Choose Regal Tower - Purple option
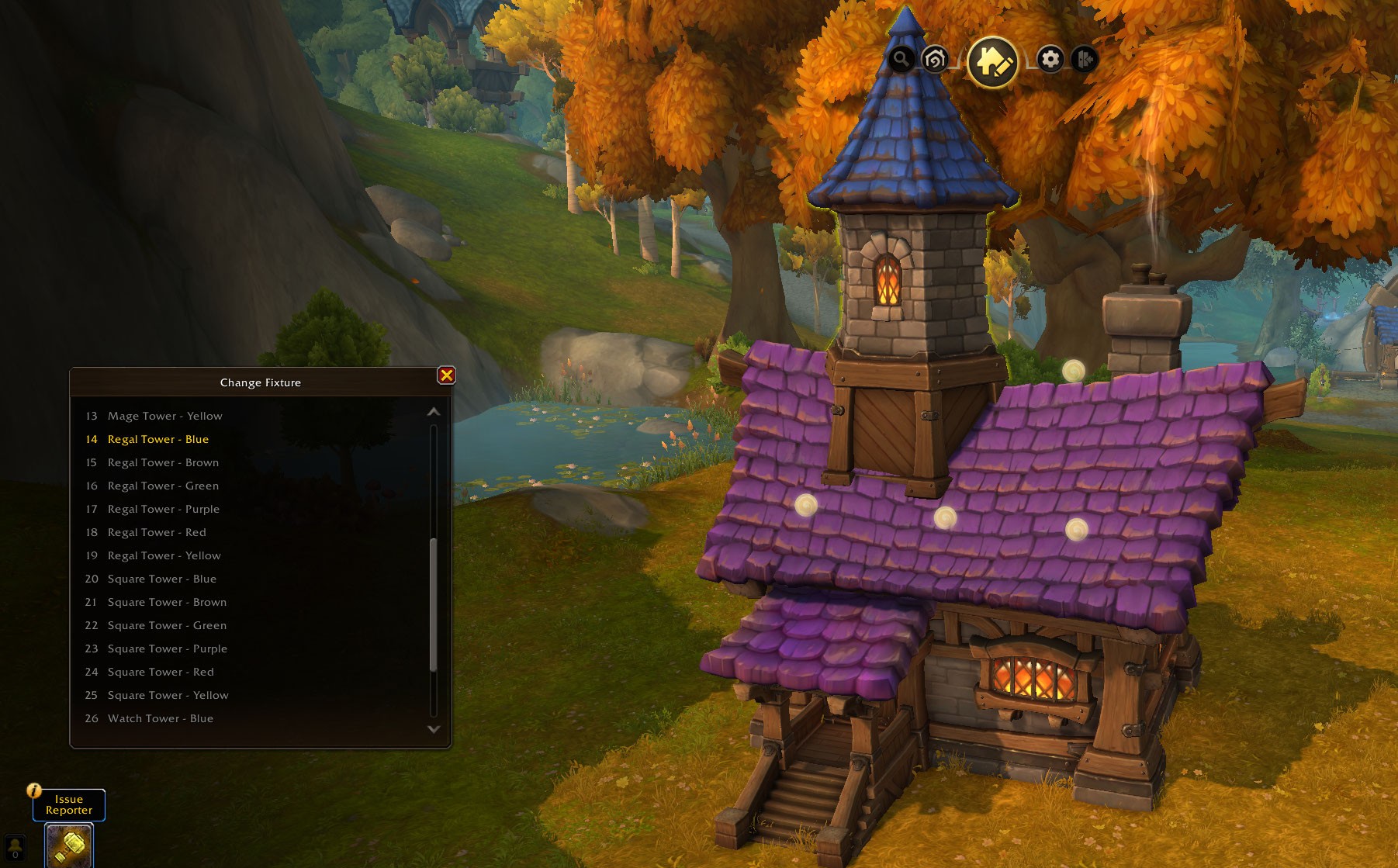1398x868 pixels. tap(163, 509)
